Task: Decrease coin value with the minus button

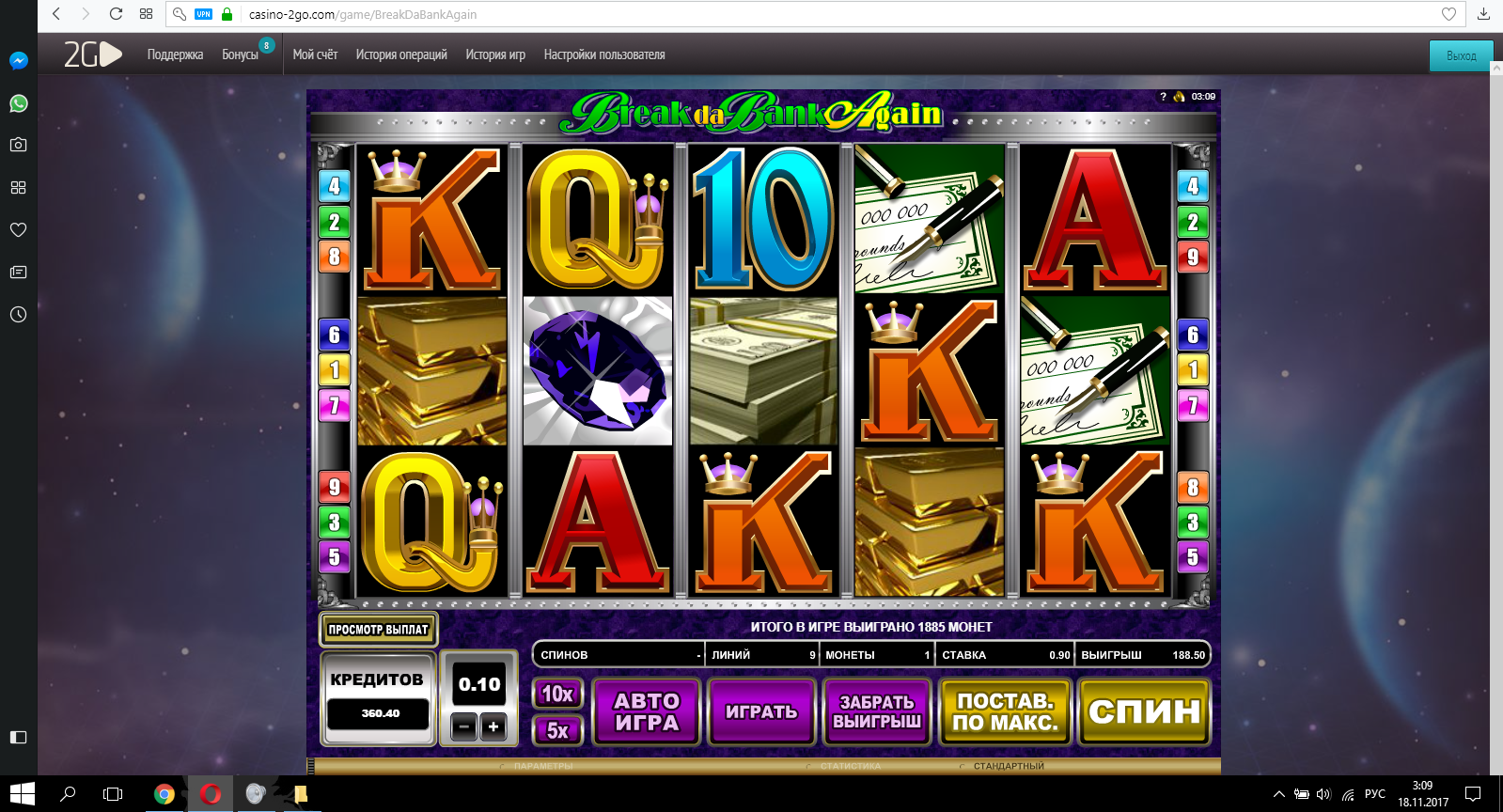Action: pos(463,726)
